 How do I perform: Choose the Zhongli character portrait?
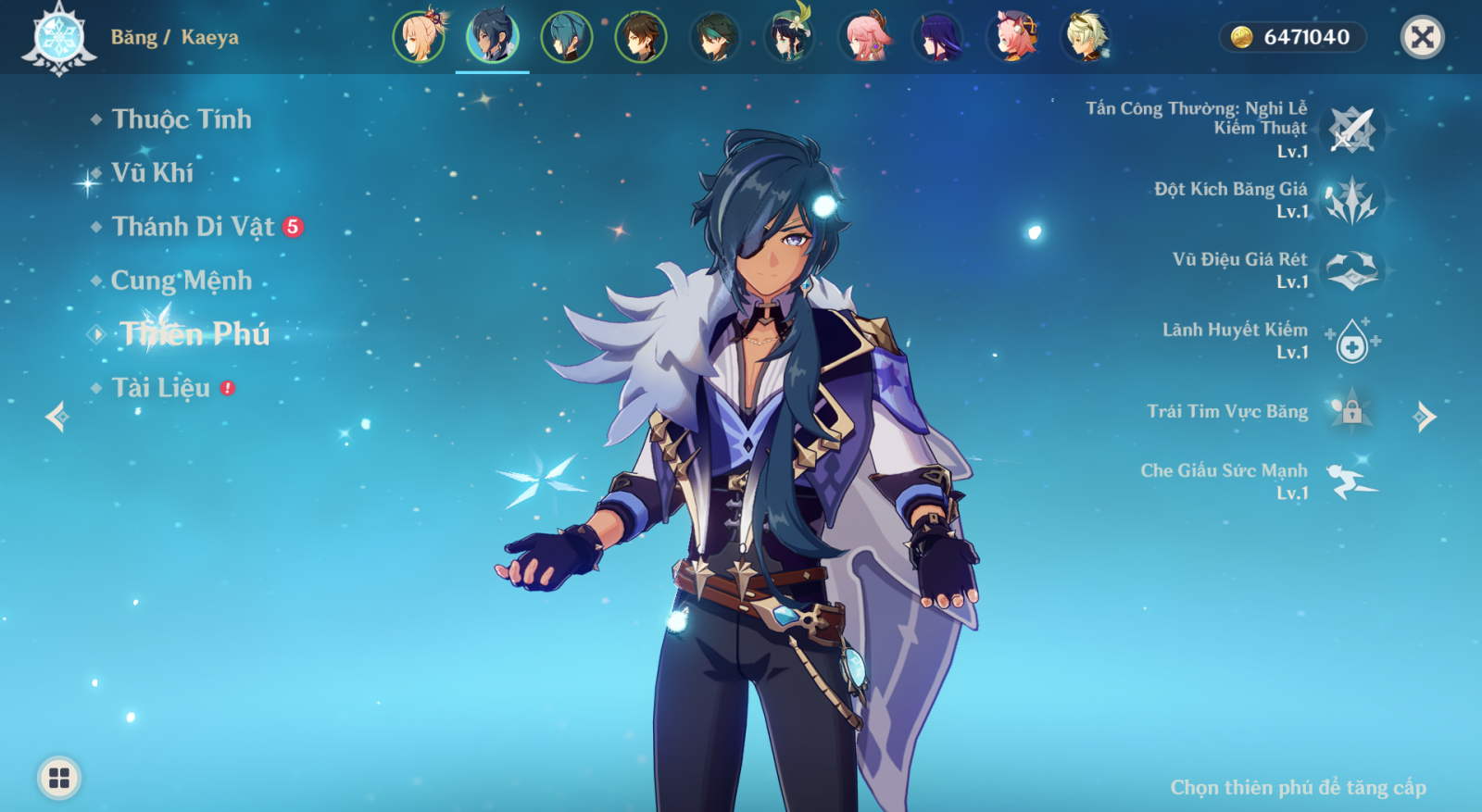tap(640, 37)
